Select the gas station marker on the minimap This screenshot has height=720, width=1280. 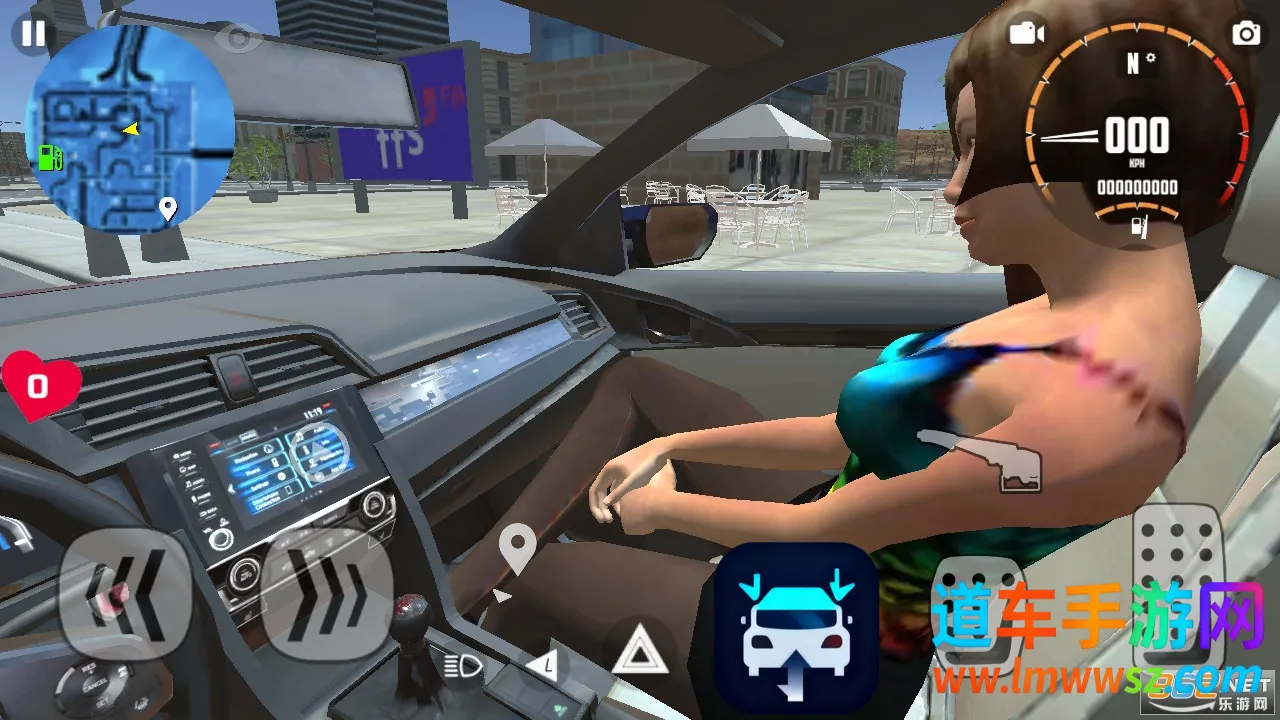pyautogui.click(x=50, y=156)
